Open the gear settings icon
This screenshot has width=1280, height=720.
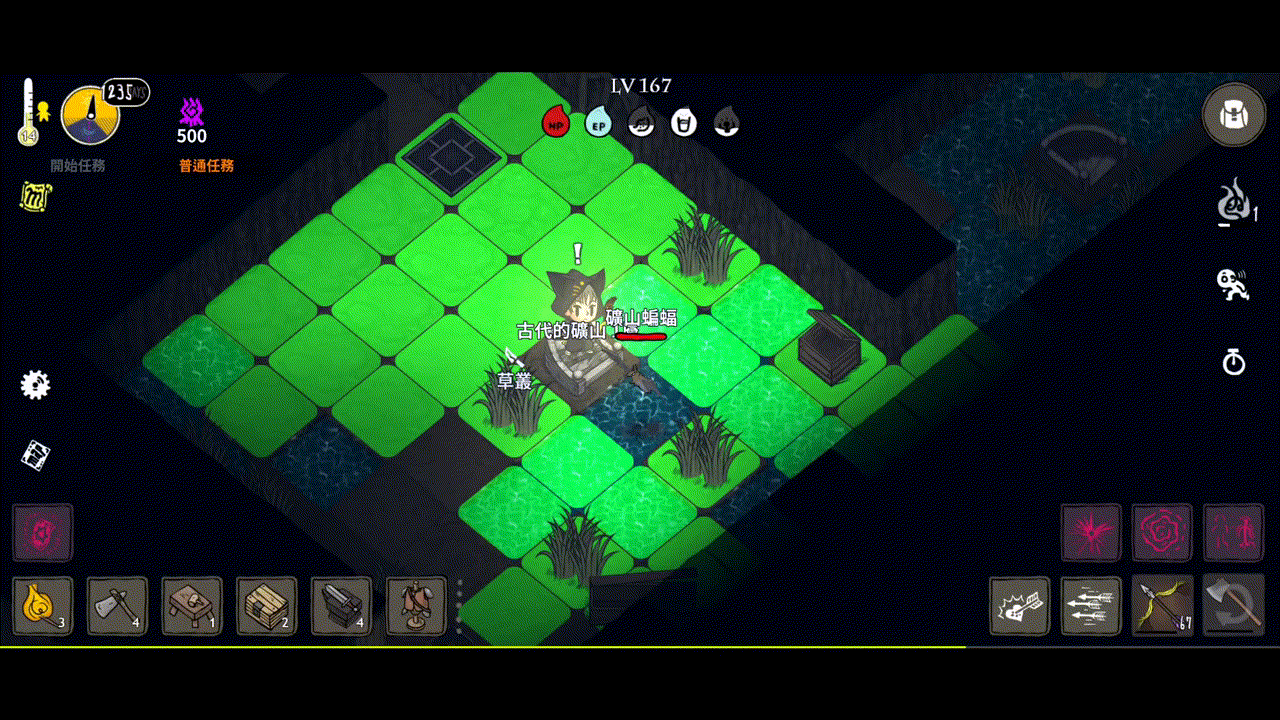tap(35, 385)
